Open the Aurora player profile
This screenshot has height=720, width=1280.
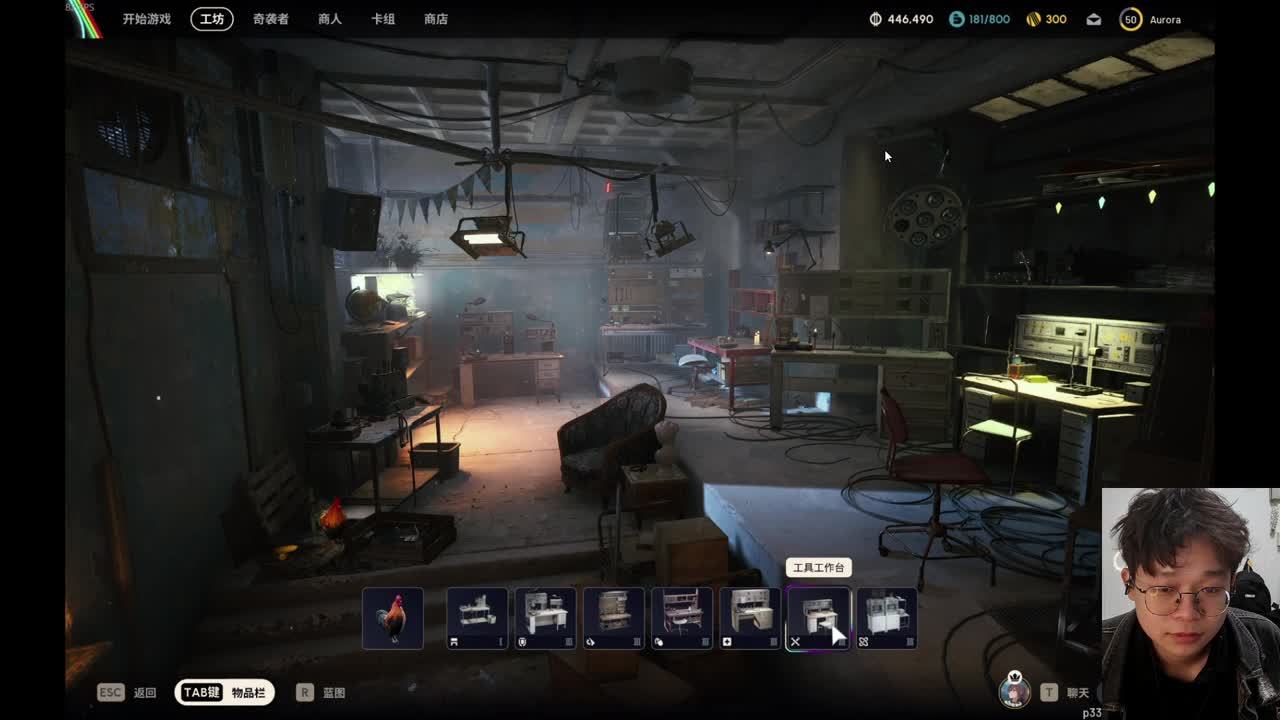[1151, 19]
